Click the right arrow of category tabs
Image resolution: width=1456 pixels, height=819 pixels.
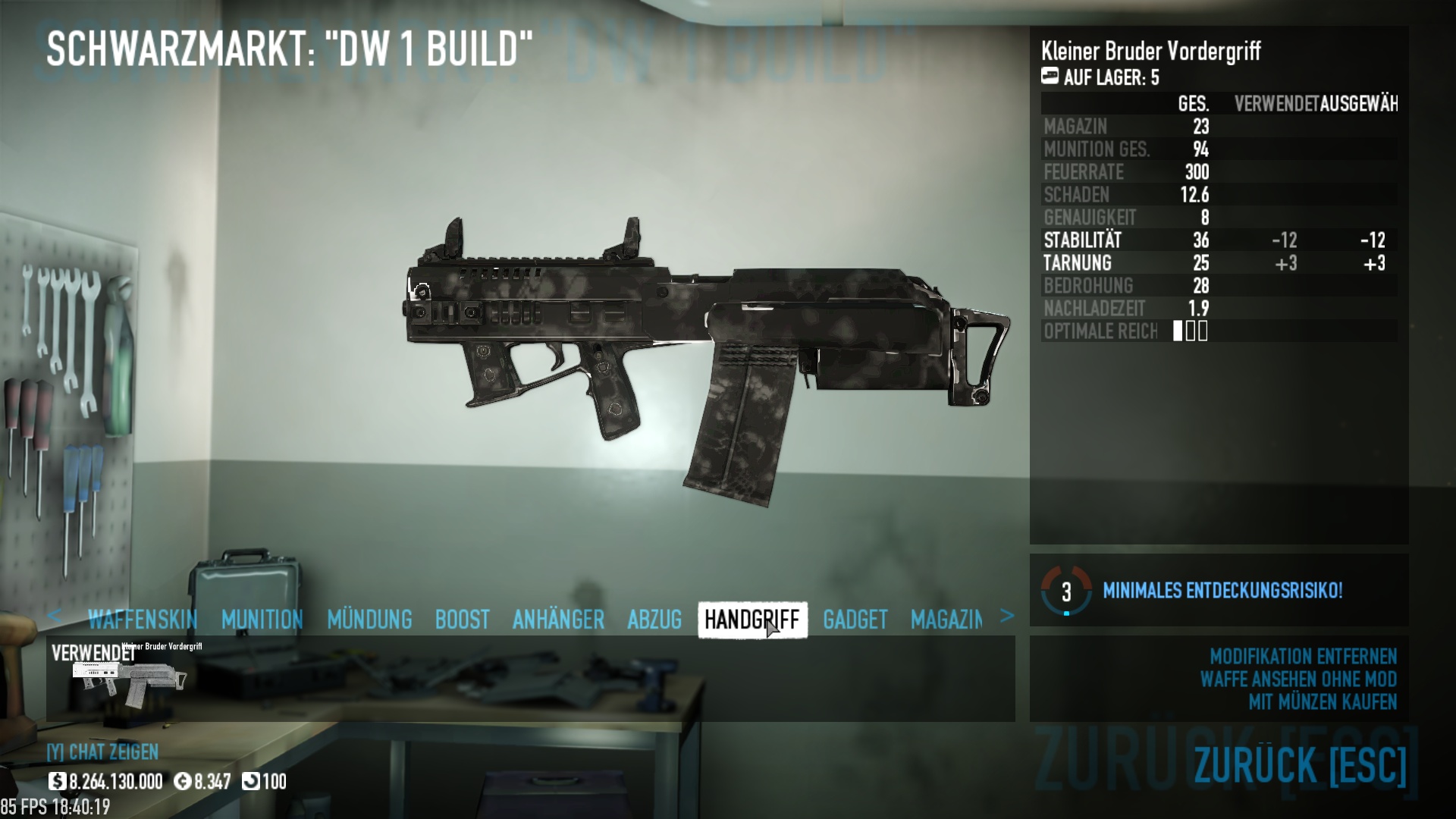(x=1006, y=616)
